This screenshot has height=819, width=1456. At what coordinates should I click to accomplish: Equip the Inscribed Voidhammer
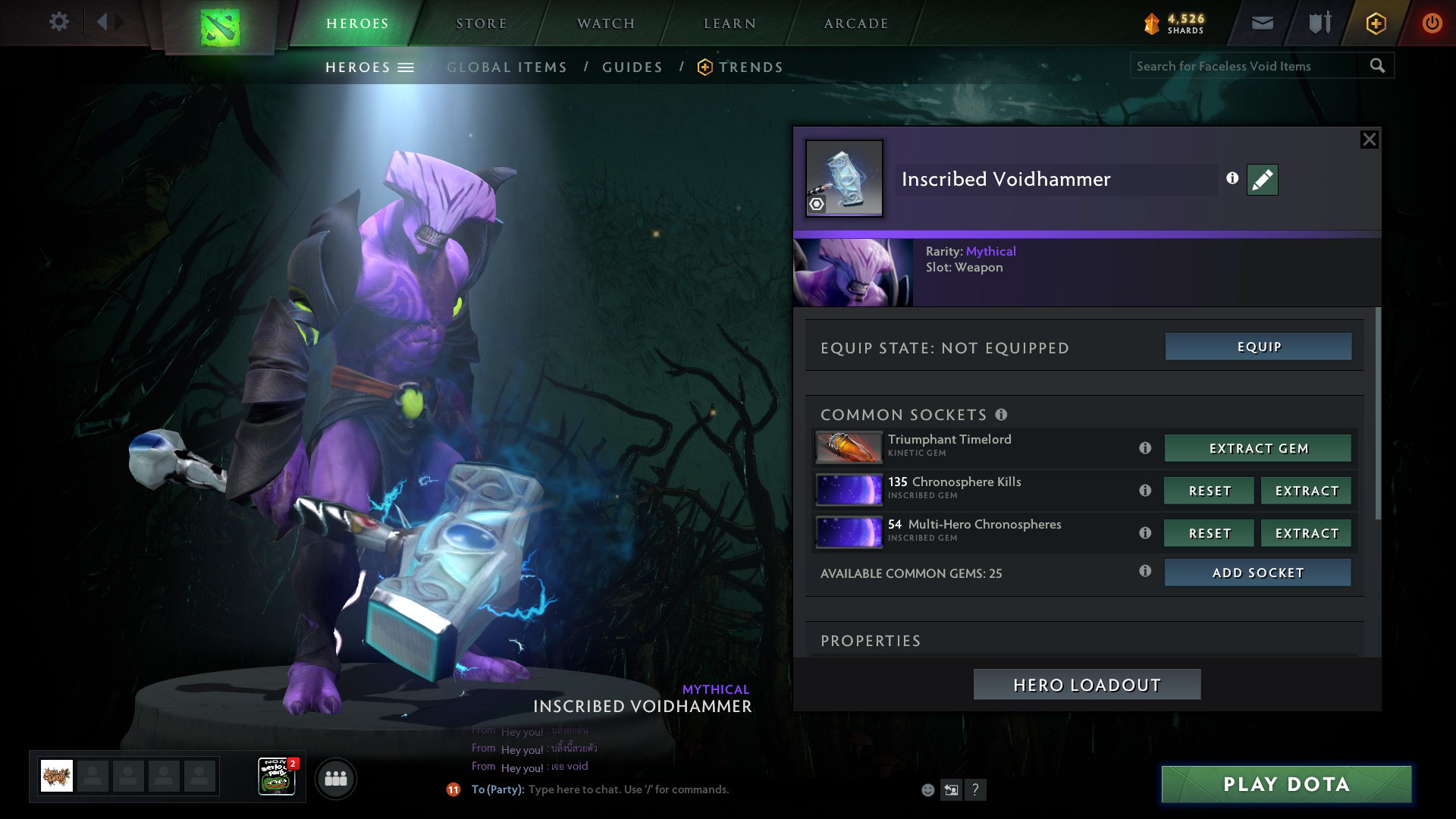pyautogui.click(x=1258, y=347)
